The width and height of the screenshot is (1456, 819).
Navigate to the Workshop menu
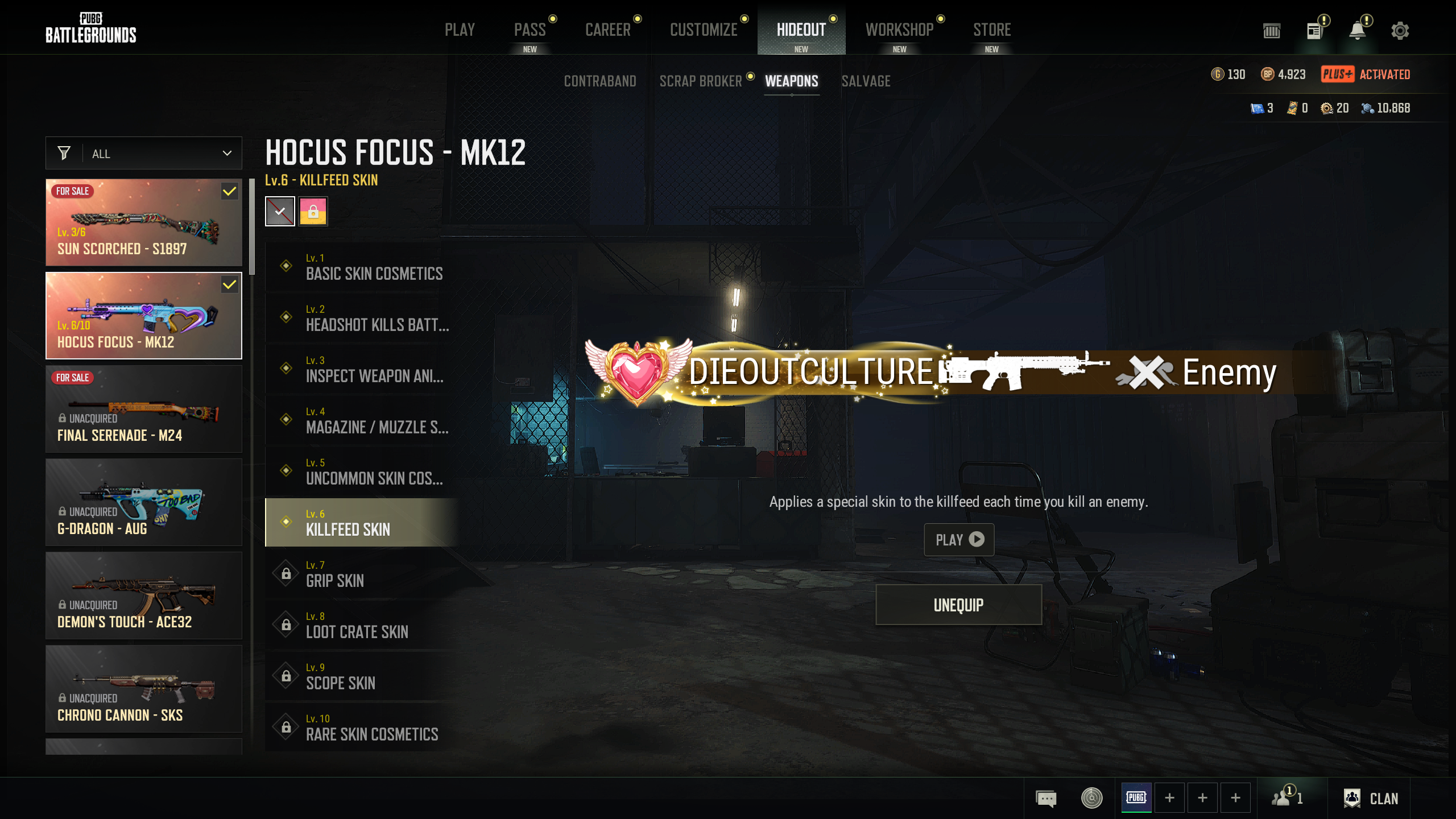tap(899, 30)
